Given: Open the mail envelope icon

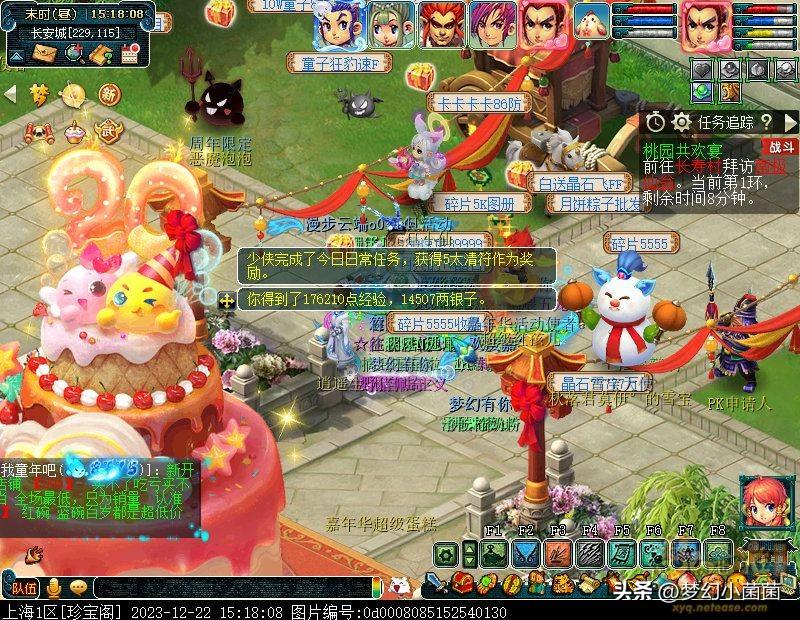Looking at the screenshot, I should (x=44, y=54).
